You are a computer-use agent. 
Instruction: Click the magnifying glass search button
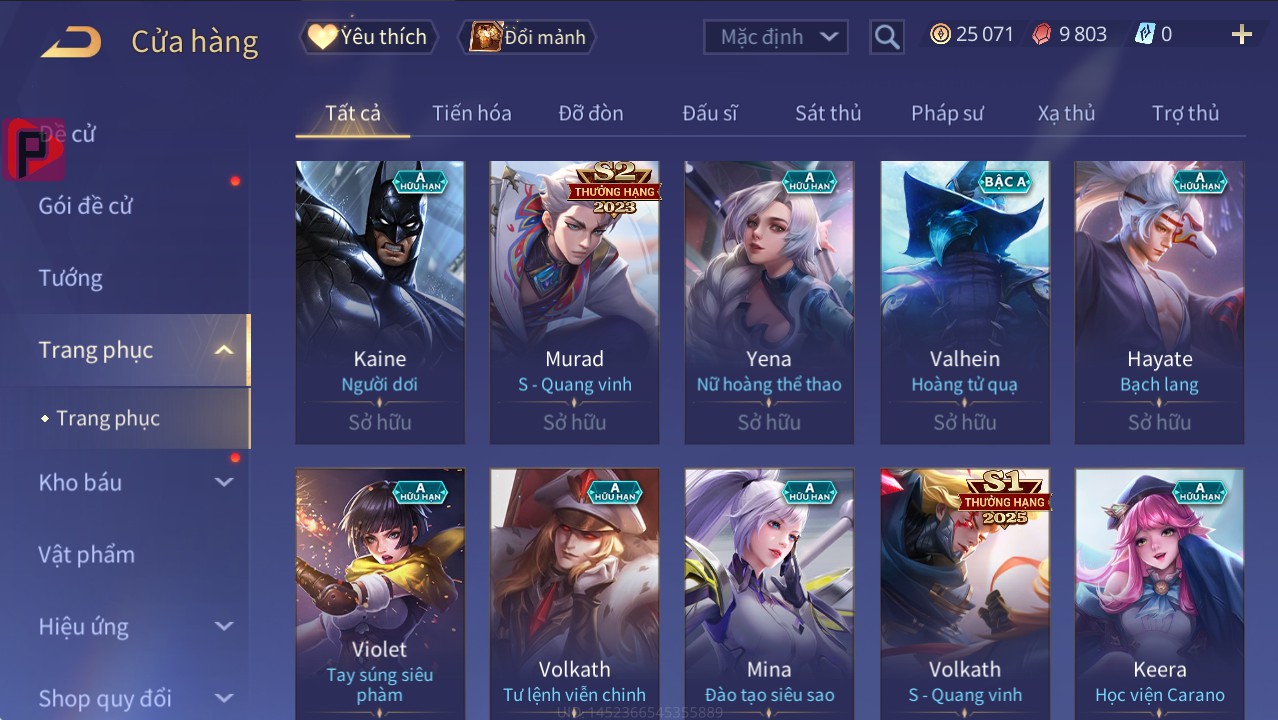click(886, 37)
